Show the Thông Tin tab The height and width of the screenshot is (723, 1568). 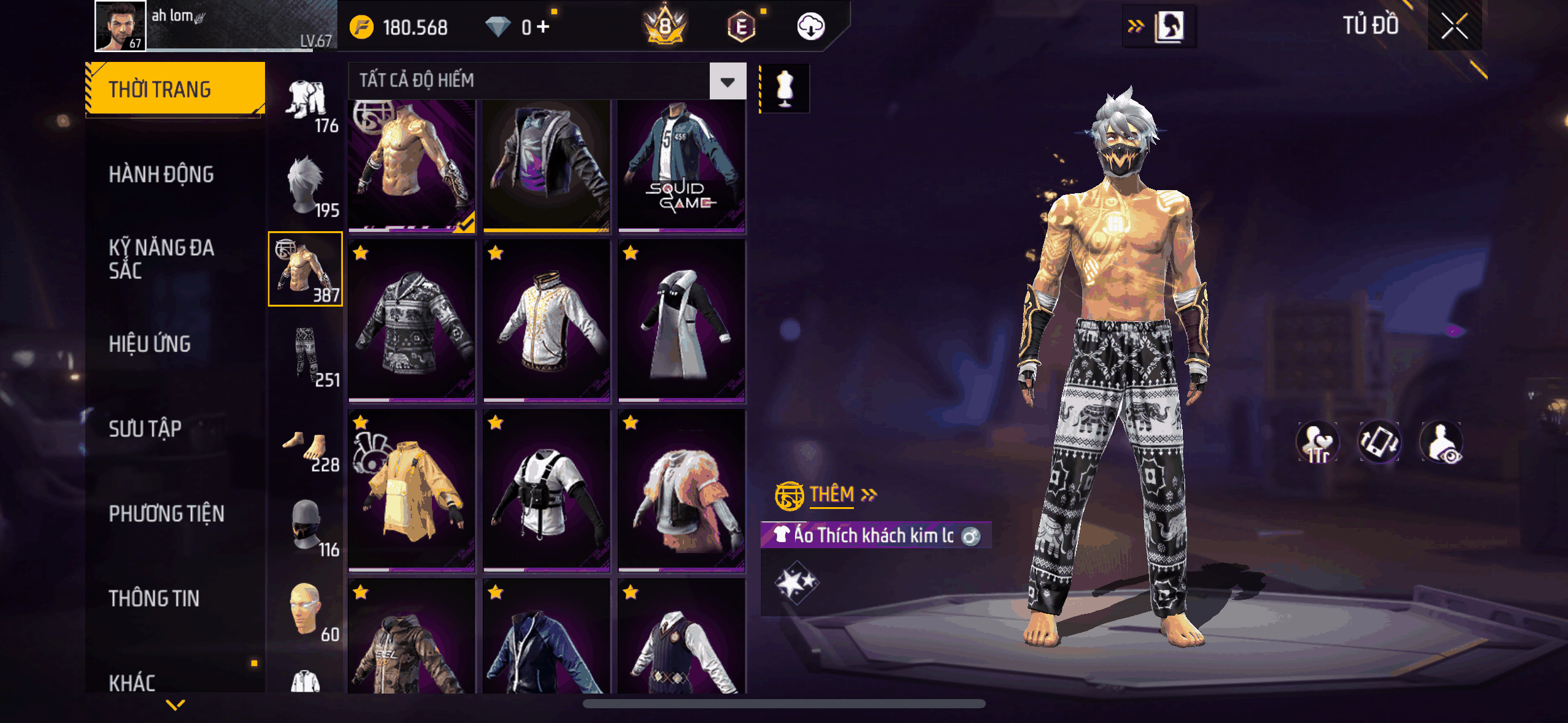154,599
